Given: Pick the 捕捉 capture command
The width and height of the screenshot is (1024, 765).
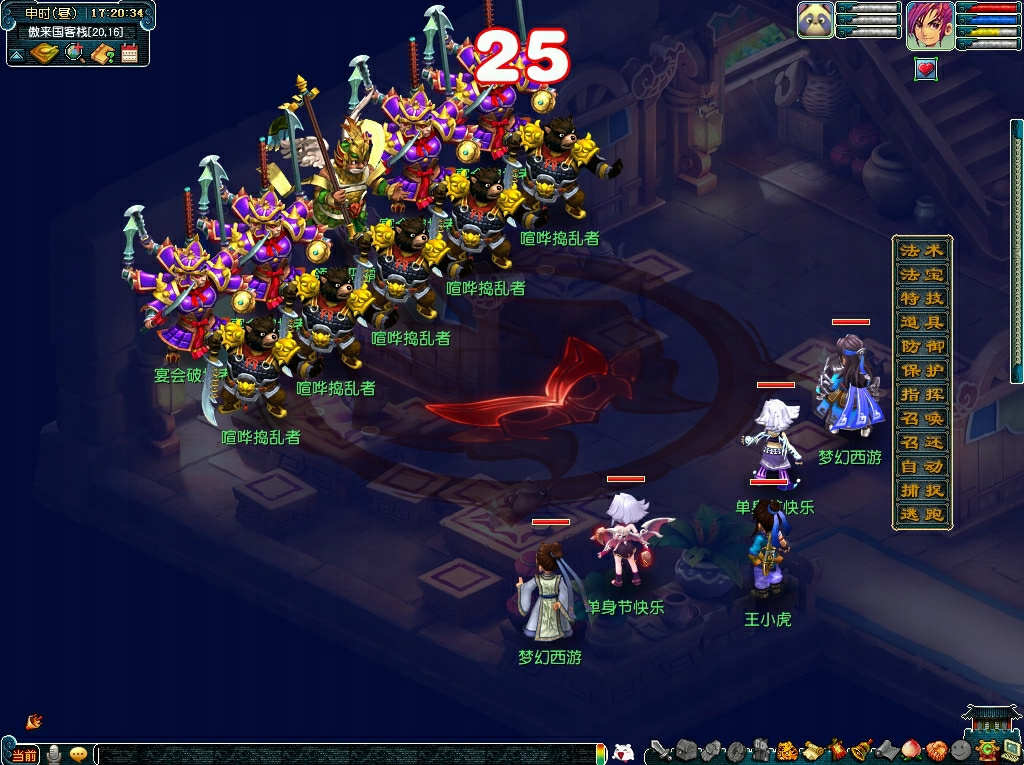Looking at the screenshot, I should click(x=921, y=491).
